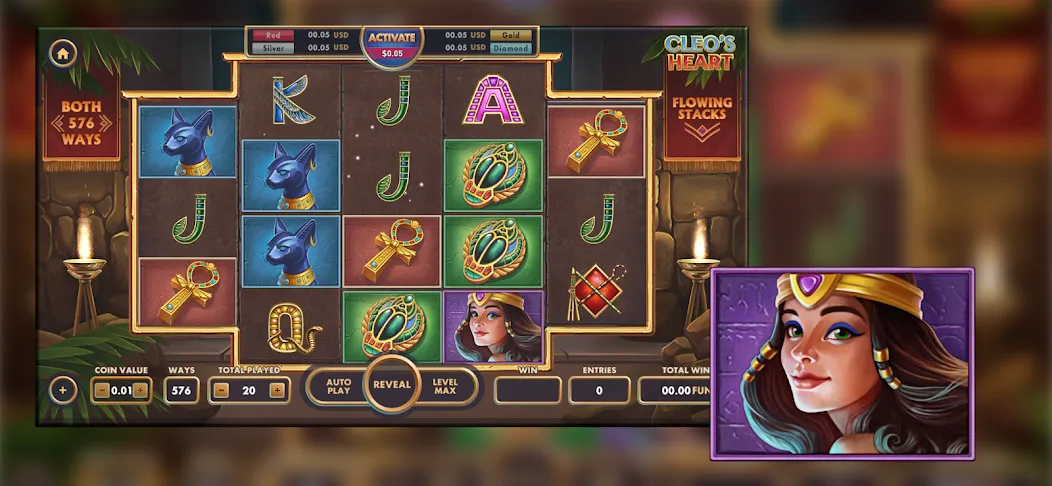Select the Silver jackpot label
This screenshot has width=1052, height=486.
click(273, 48)
